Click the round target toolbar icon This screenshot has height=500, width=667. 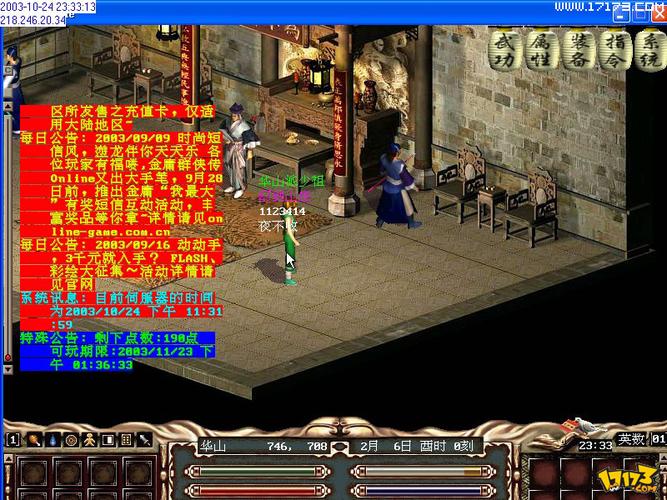tap(70, 440)
